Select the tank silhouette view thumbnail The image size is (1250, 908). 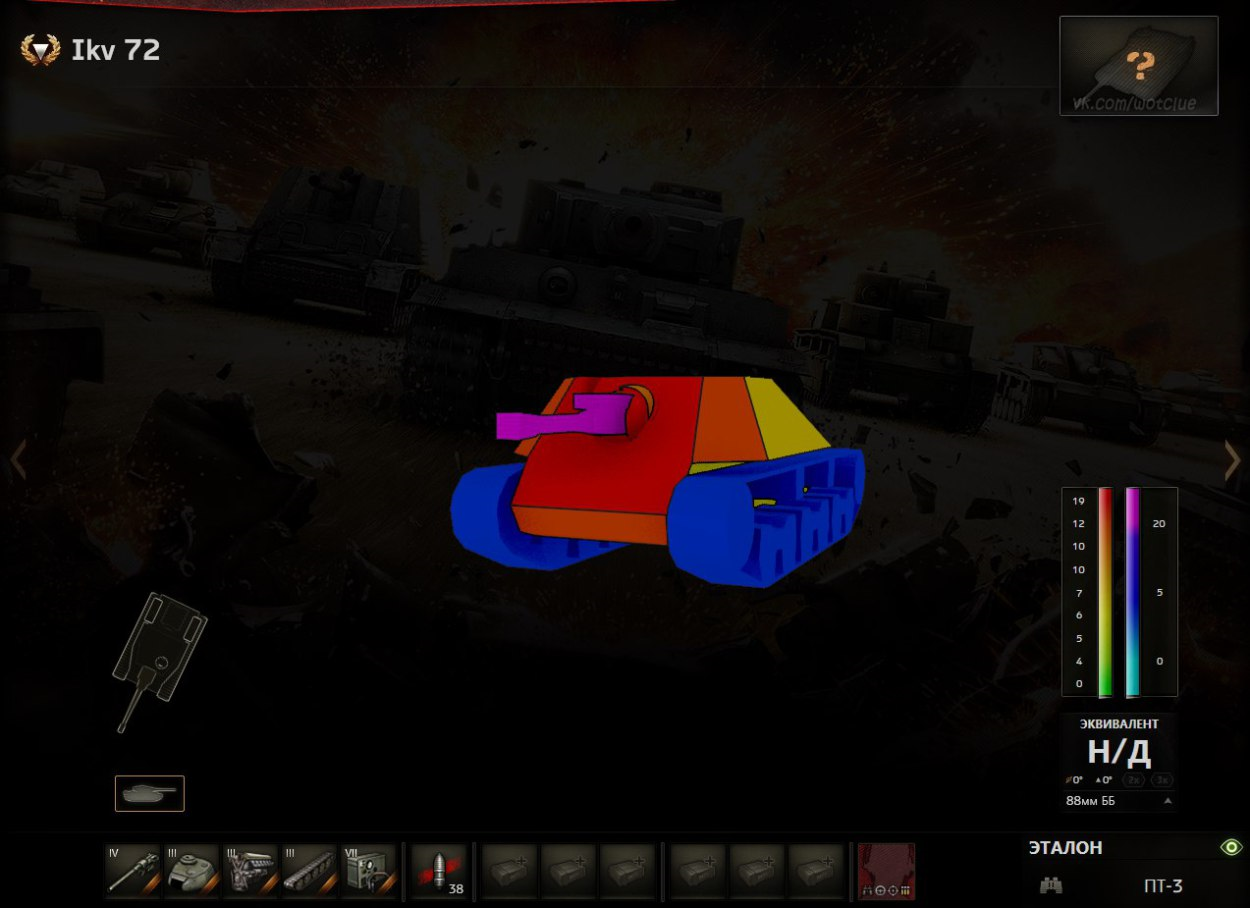150,794
